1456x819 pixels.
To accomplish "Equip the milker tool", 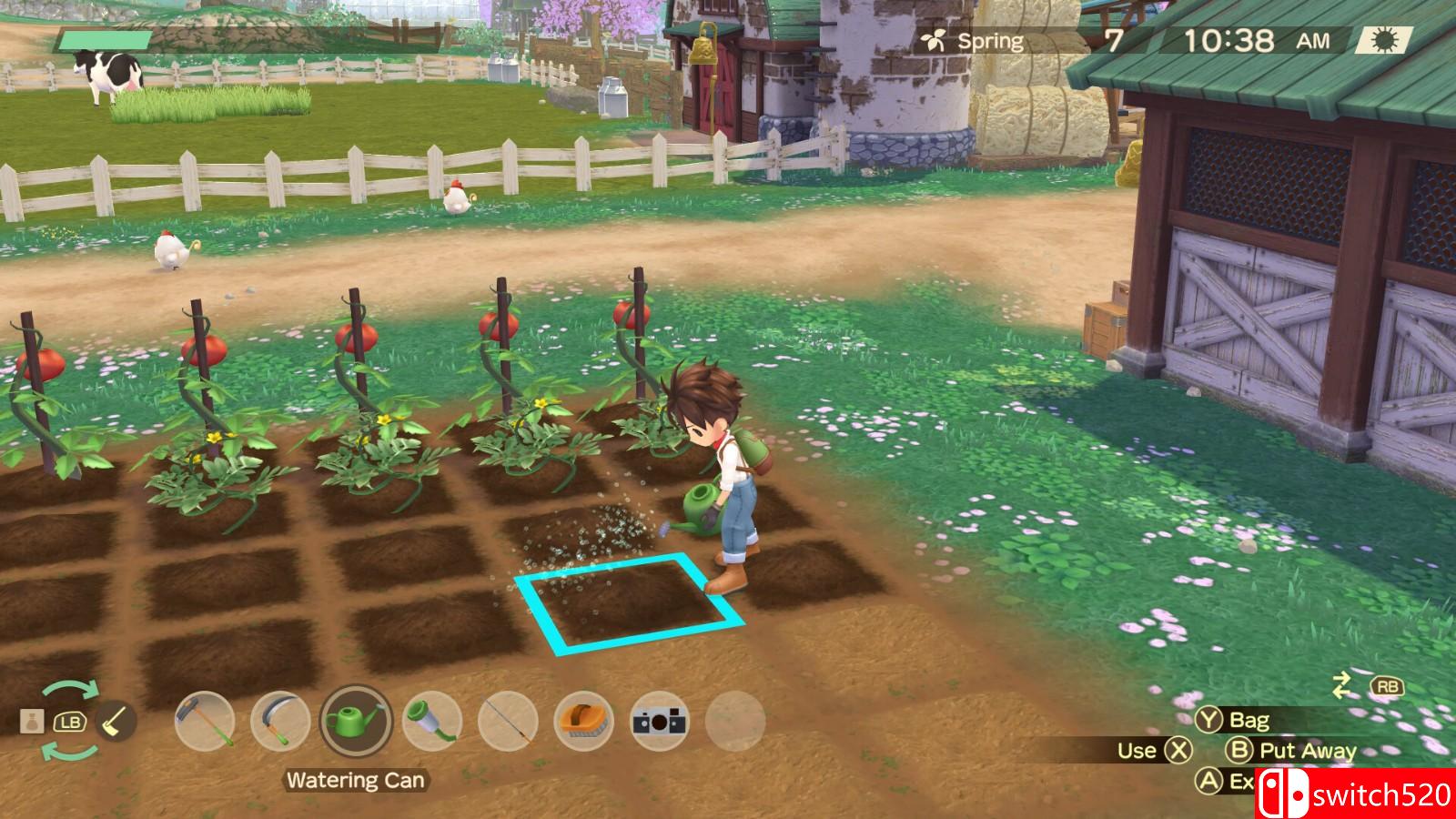I will (431, 722).
